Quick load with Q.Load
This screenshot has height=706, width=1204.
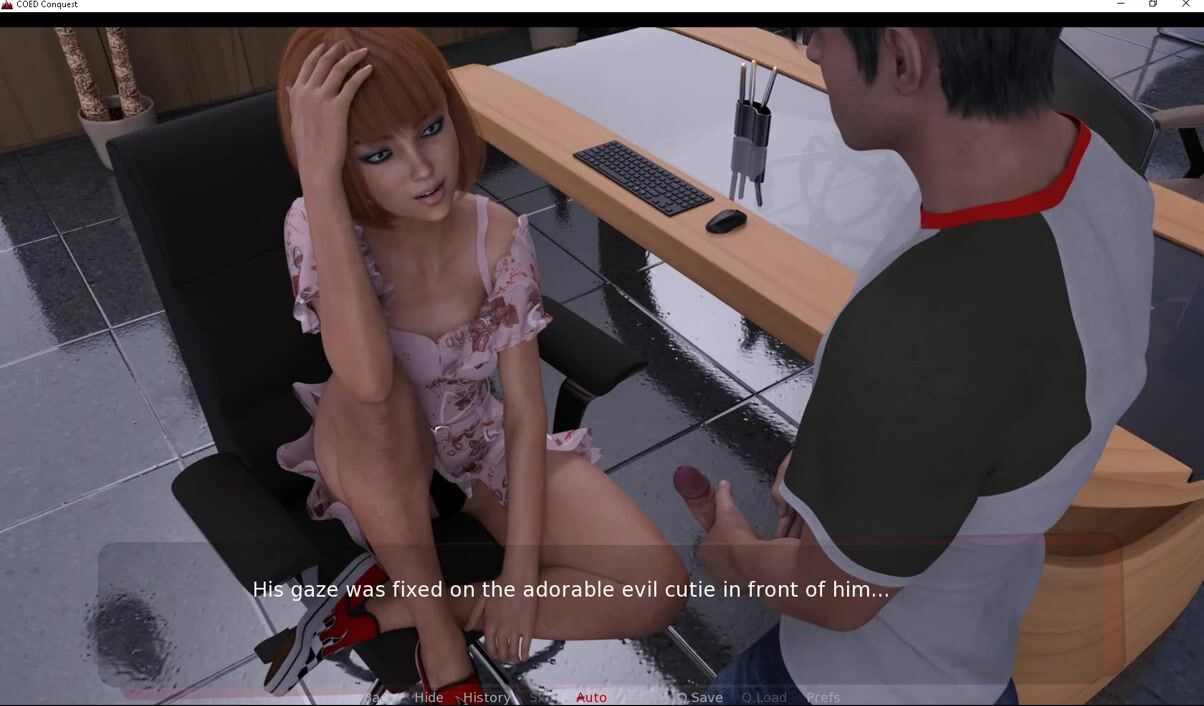click(764, 697)
